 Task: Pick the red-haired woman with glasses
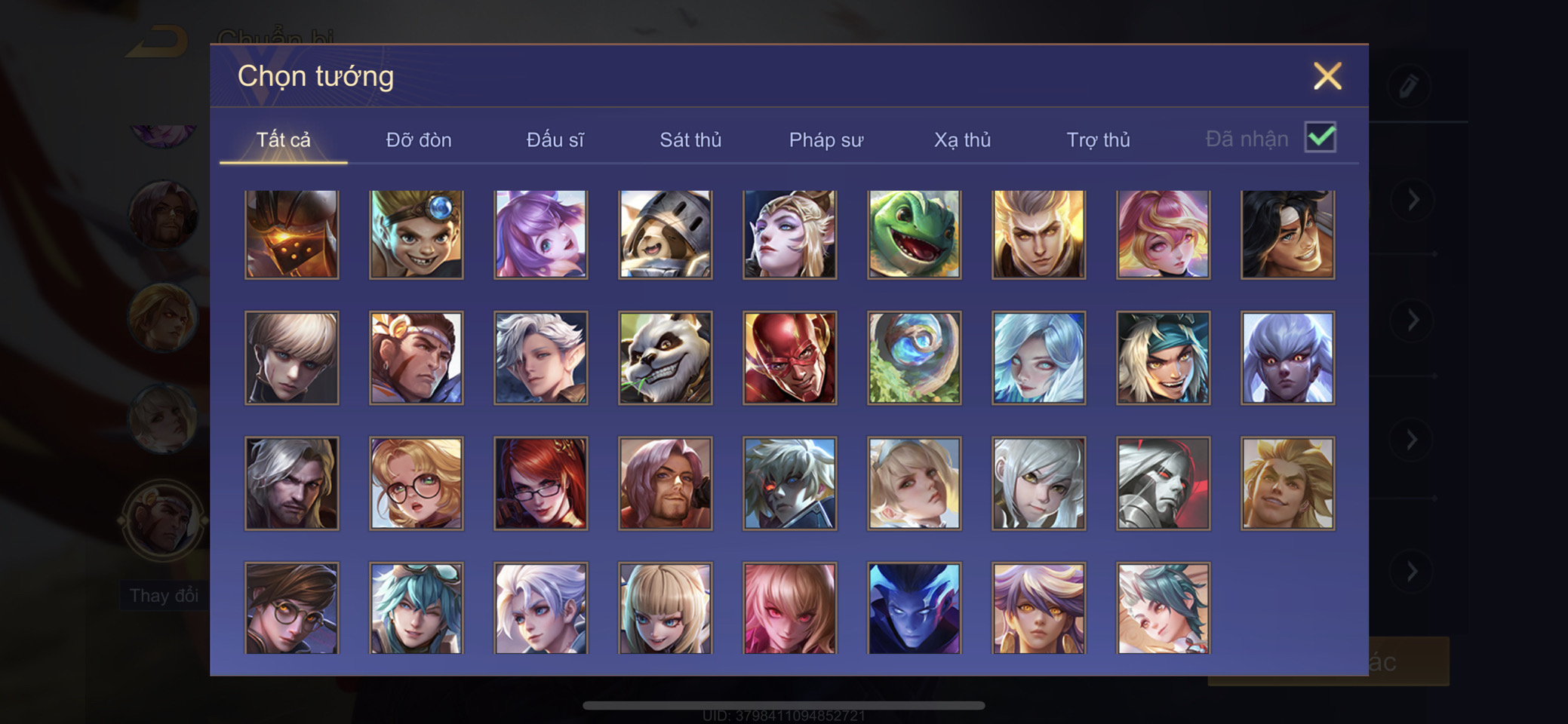click(540, 483)
